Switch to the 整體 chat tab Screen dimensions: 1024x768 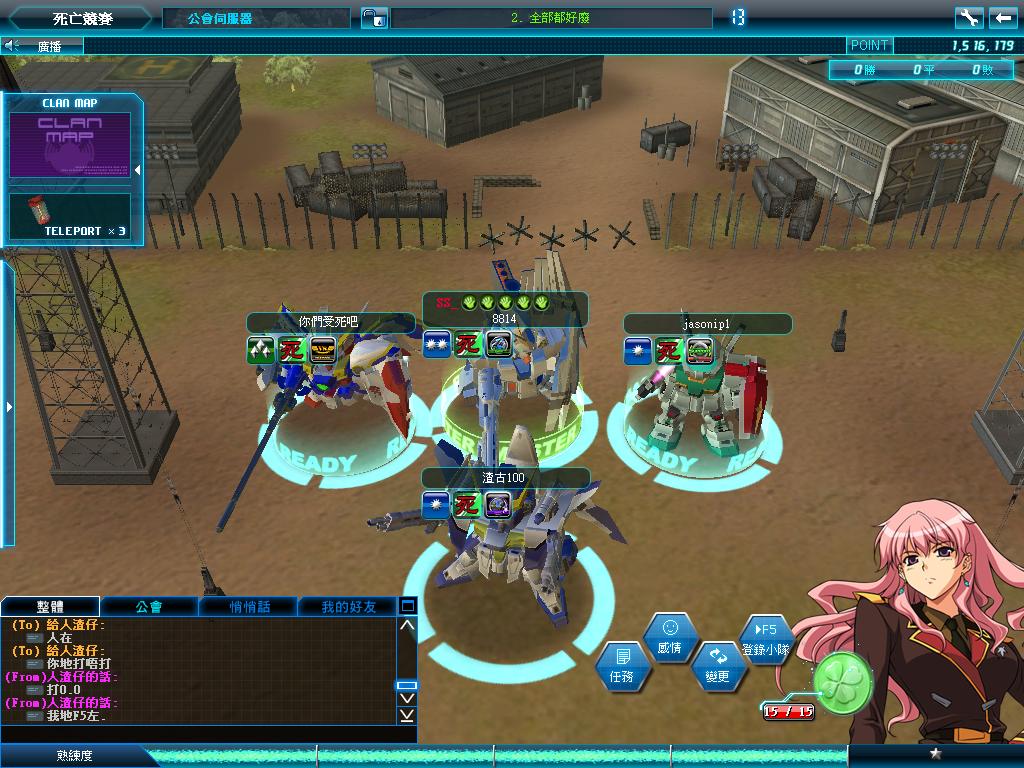click(50, 606)
